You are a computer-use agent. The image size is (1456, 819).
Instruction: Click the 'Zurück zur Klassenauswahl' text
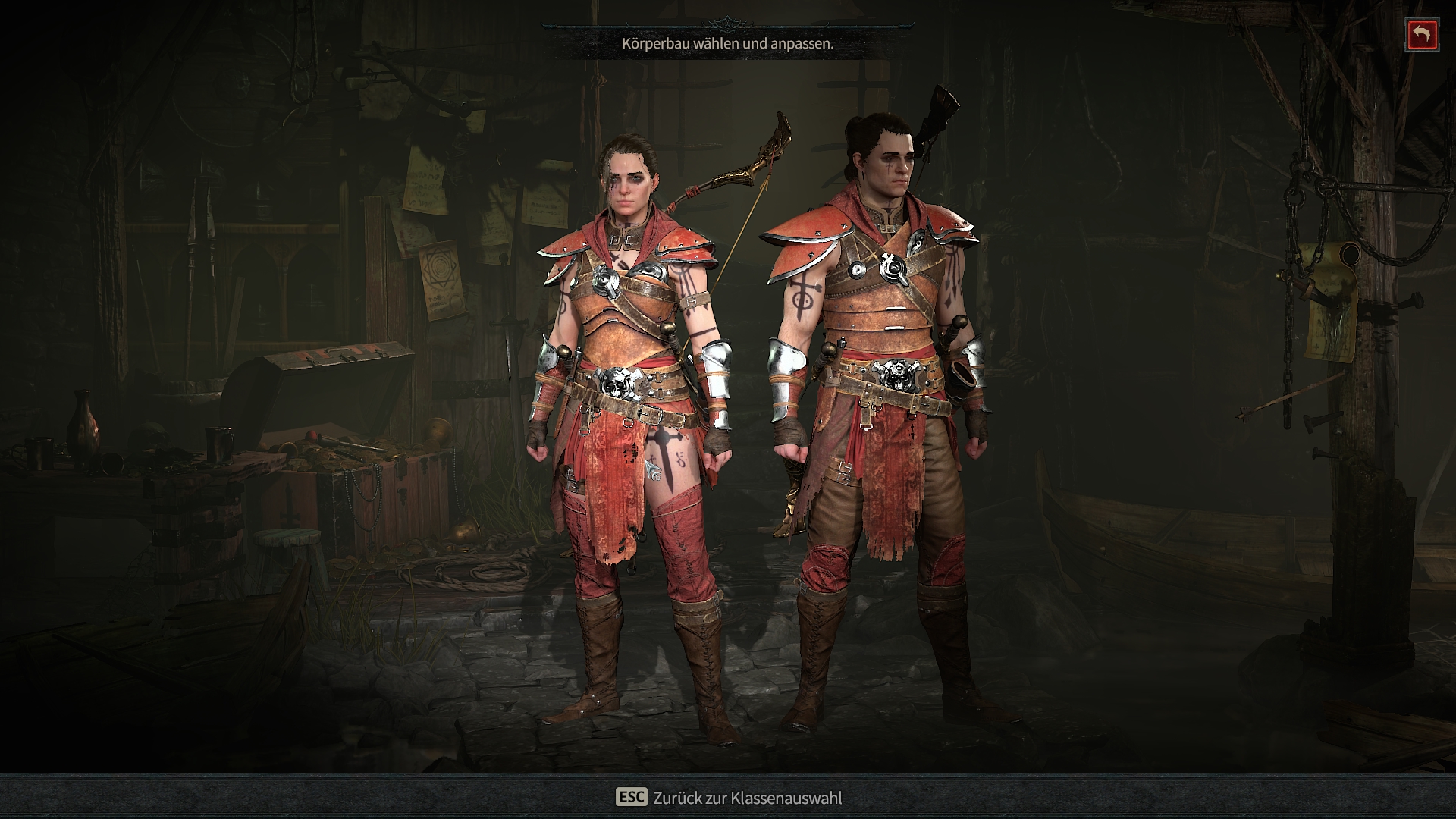747,797
